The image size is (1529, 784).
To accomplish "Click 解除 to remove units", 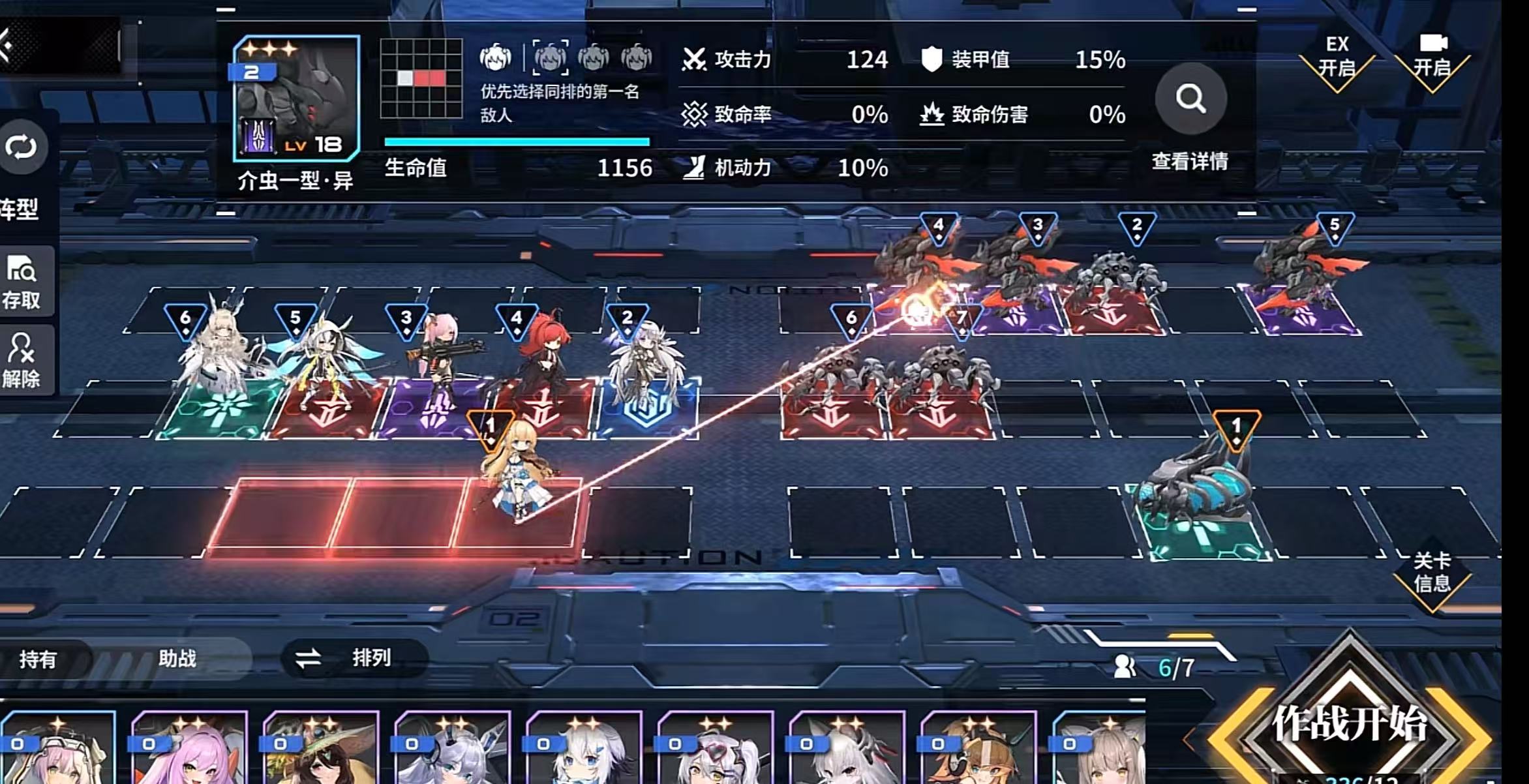I will tap(22, 361).
